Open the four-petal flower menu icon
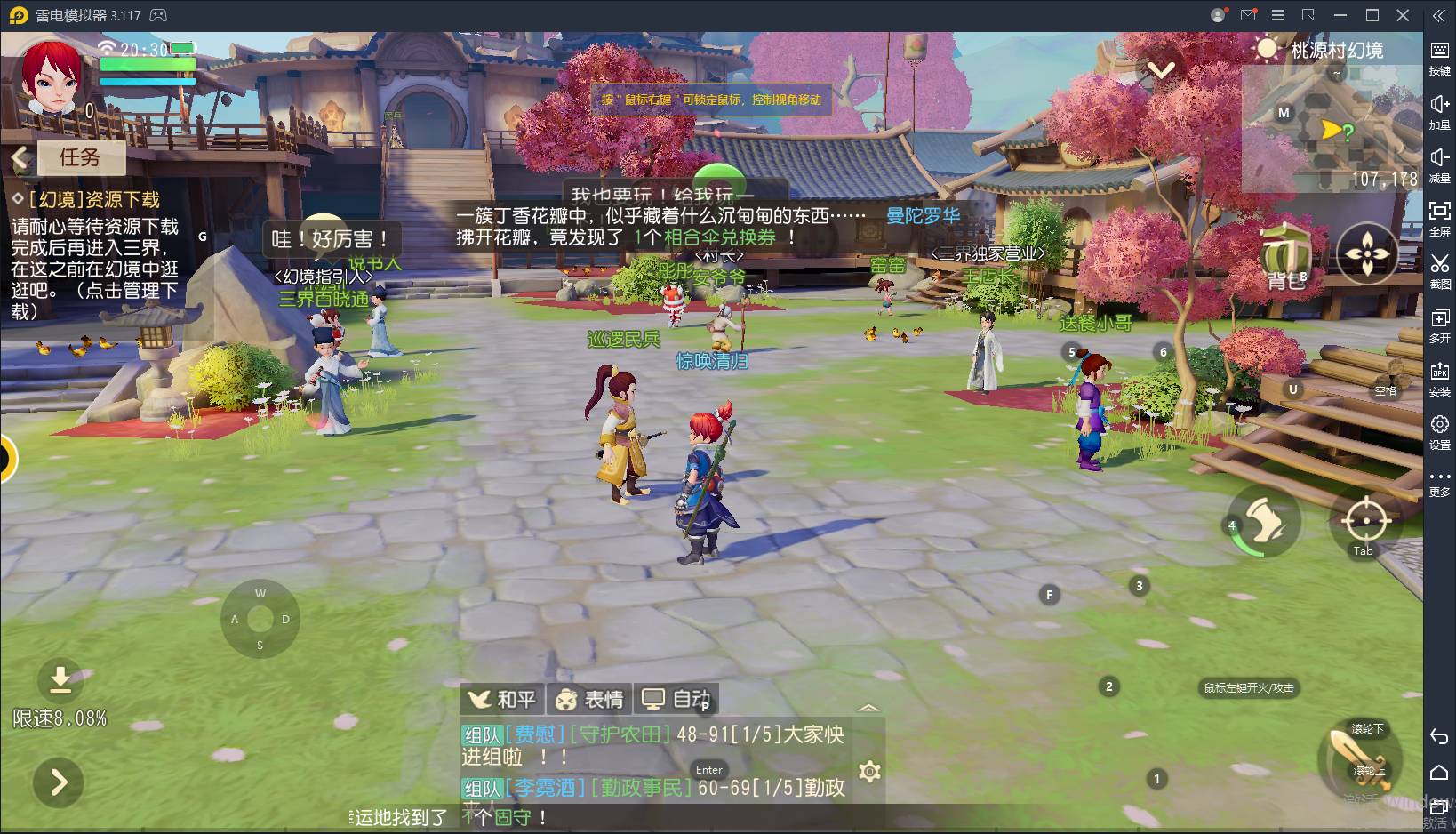The width and height of the screenshot is (1456, 834). pyautogui.click(x=1366, y=254)
